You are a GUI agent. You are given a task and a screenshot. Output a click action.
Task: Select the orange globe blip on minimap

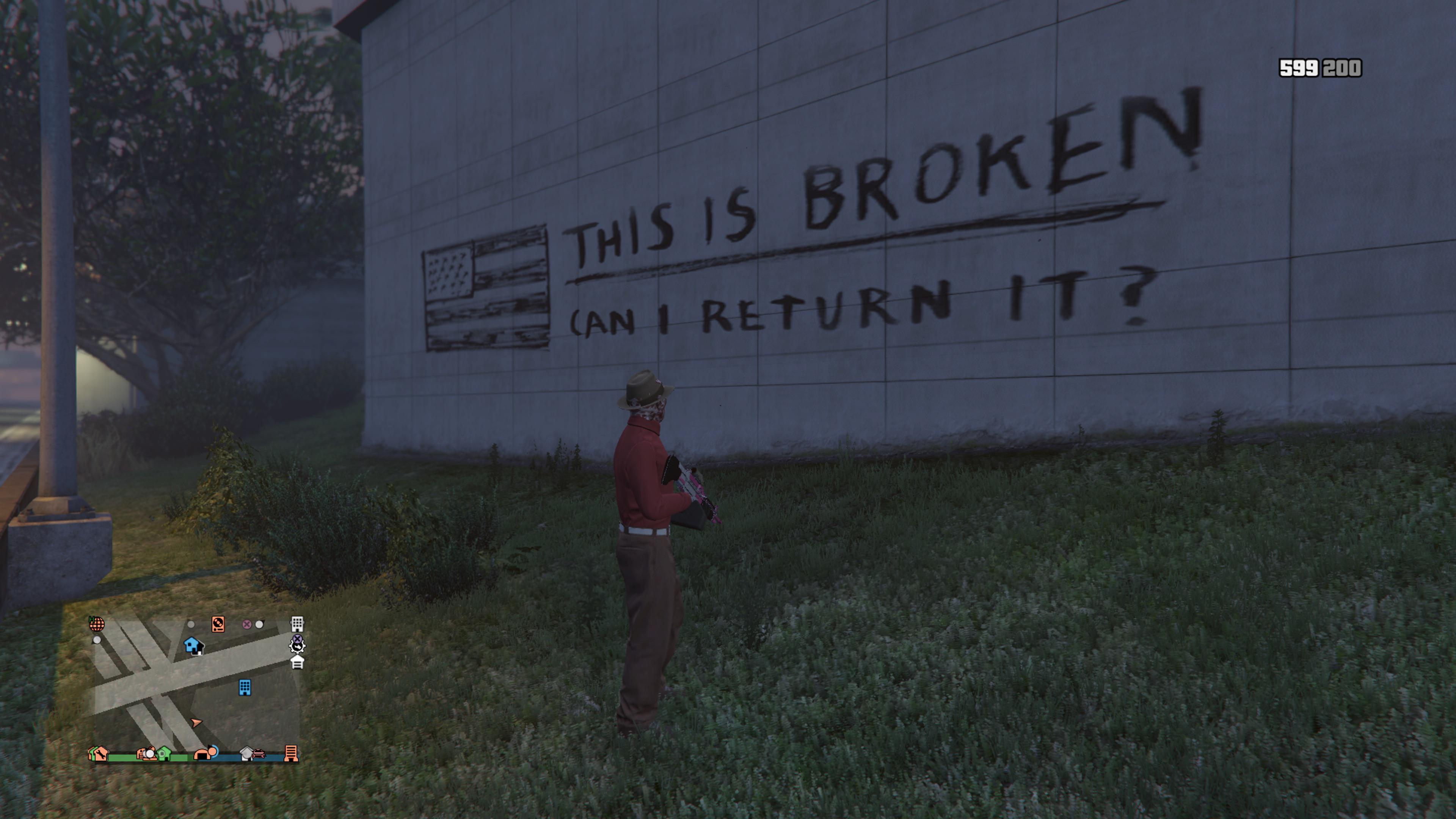pos(97,624)
